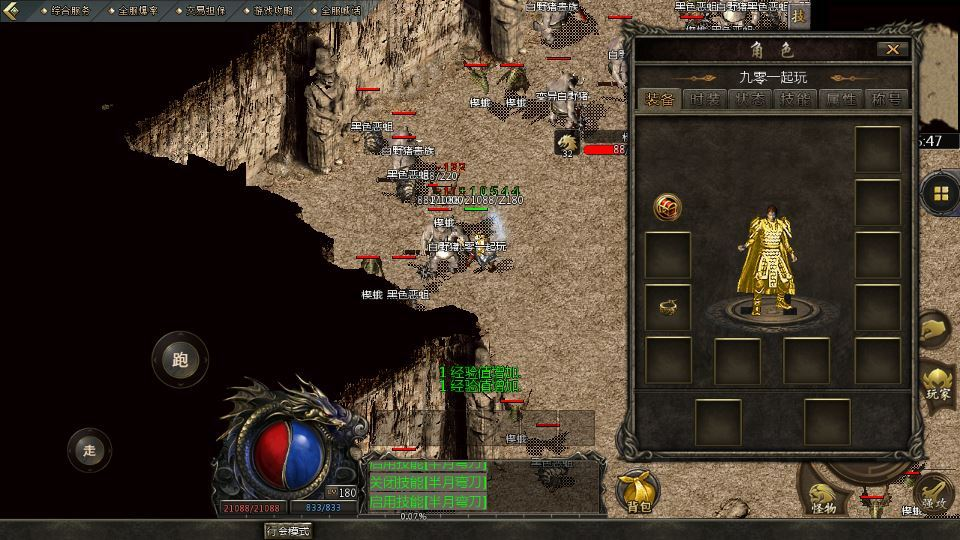Viewport: 960px width, 540px height.
Task: Toggle the 跑 run button
Action: click(180, 360)
